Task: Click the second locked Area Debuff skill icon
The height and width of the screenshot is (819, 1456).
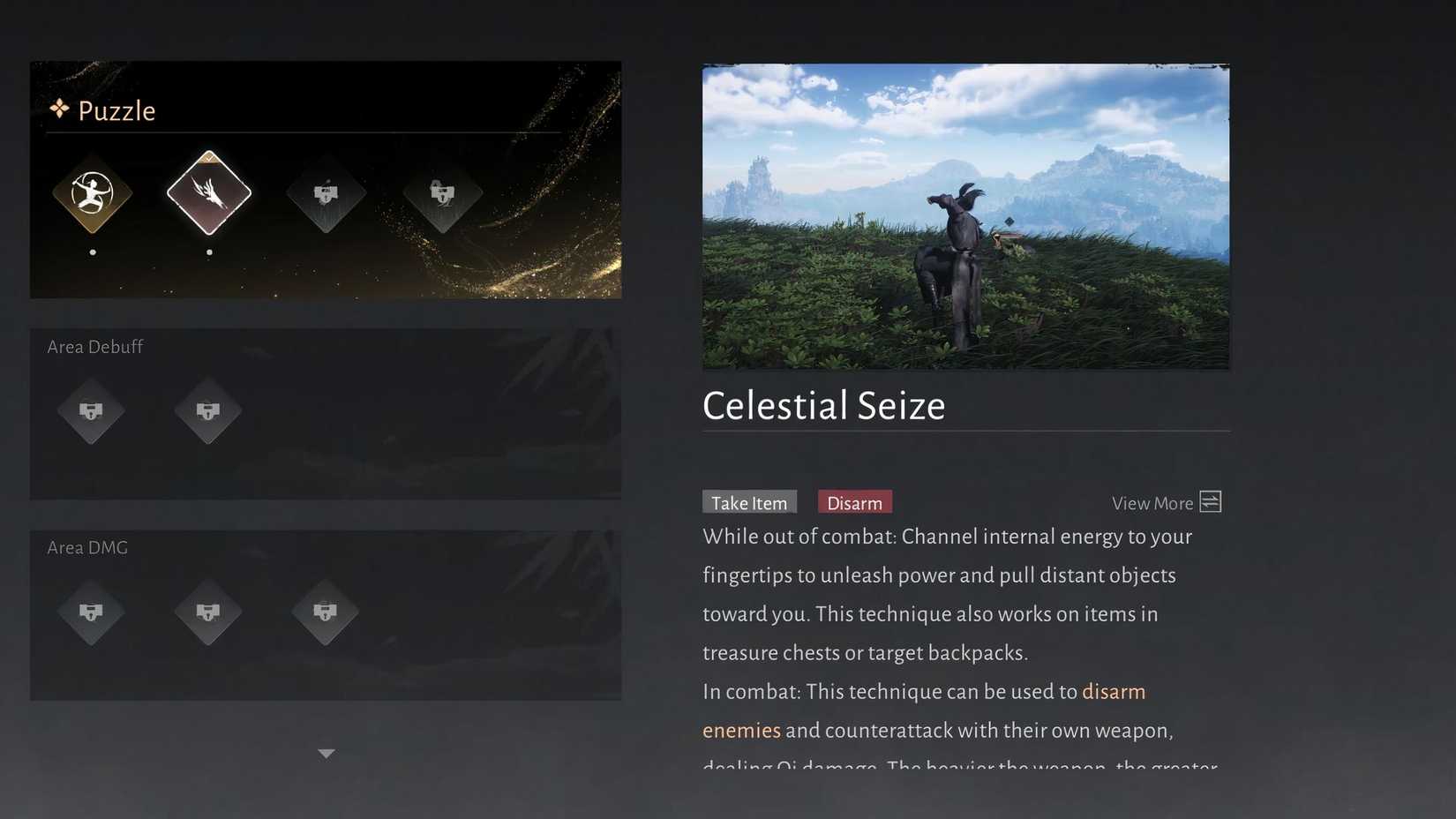Action: click(208, 411)
